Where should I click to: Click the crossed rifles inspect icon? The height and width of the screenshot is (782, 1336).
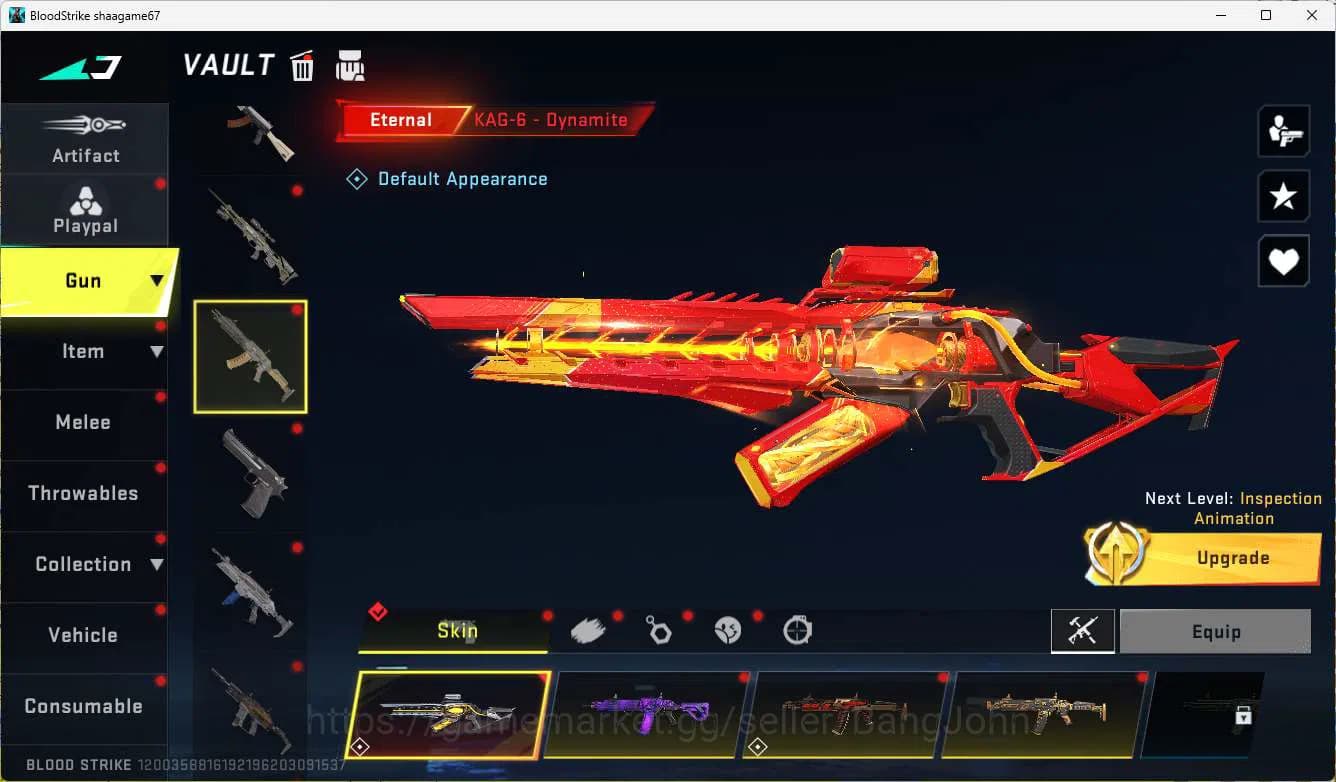point(1082,631)
